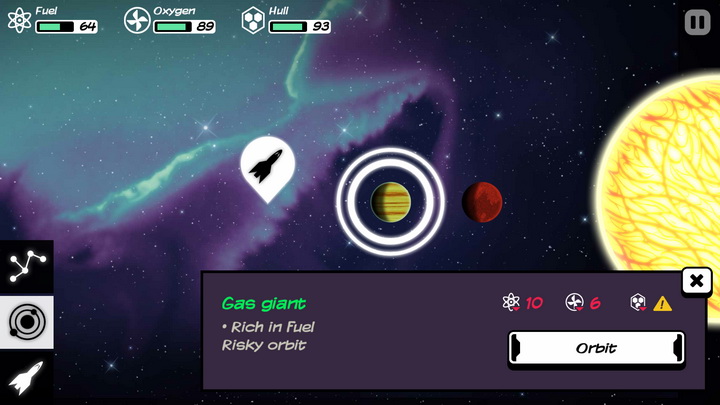Select the ringed gas giant planet
This screenshot has width=720, height=405.
click(x=390, y=202)
